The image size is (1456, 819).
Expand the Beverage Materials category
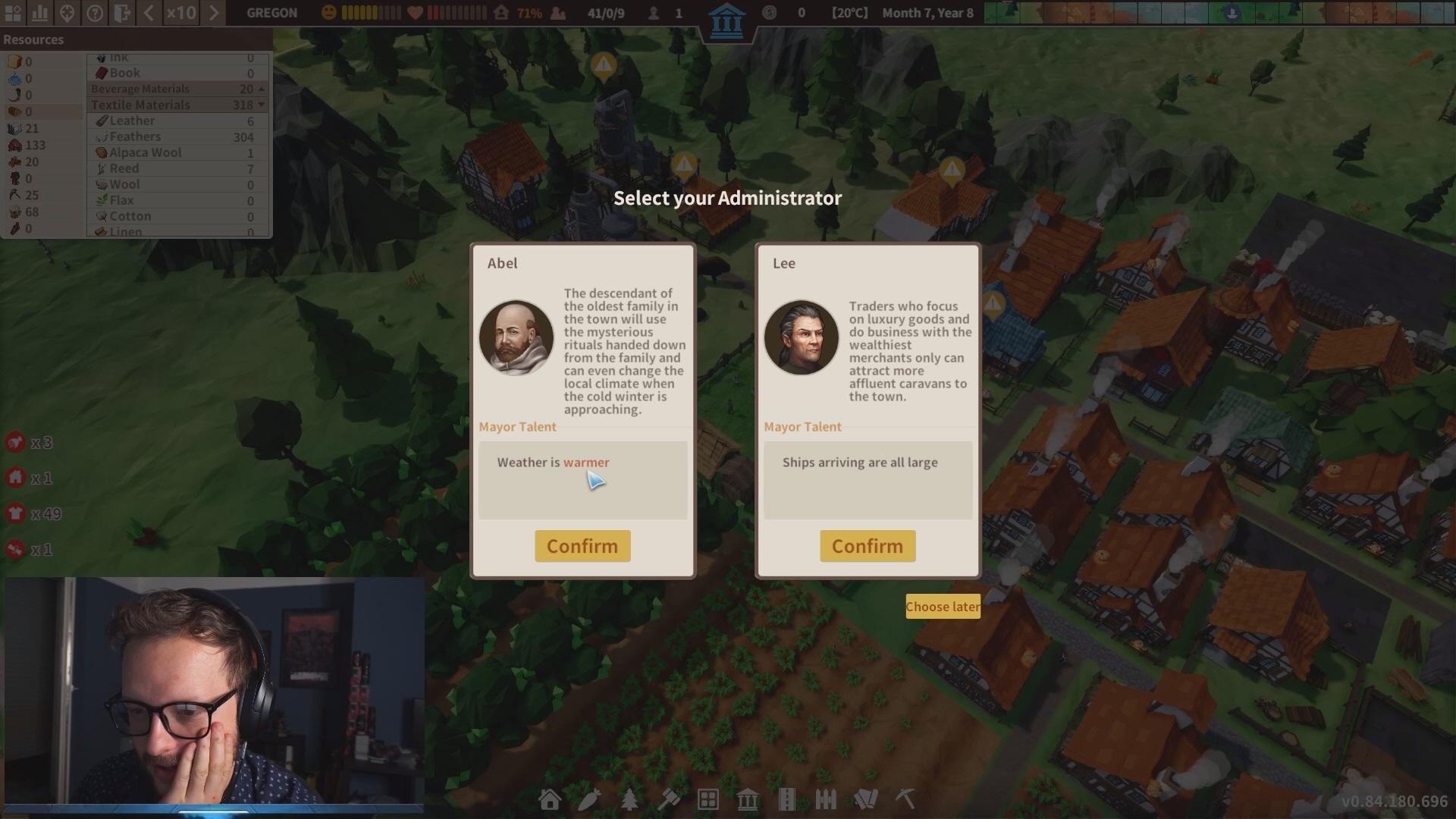coord(262,89)
